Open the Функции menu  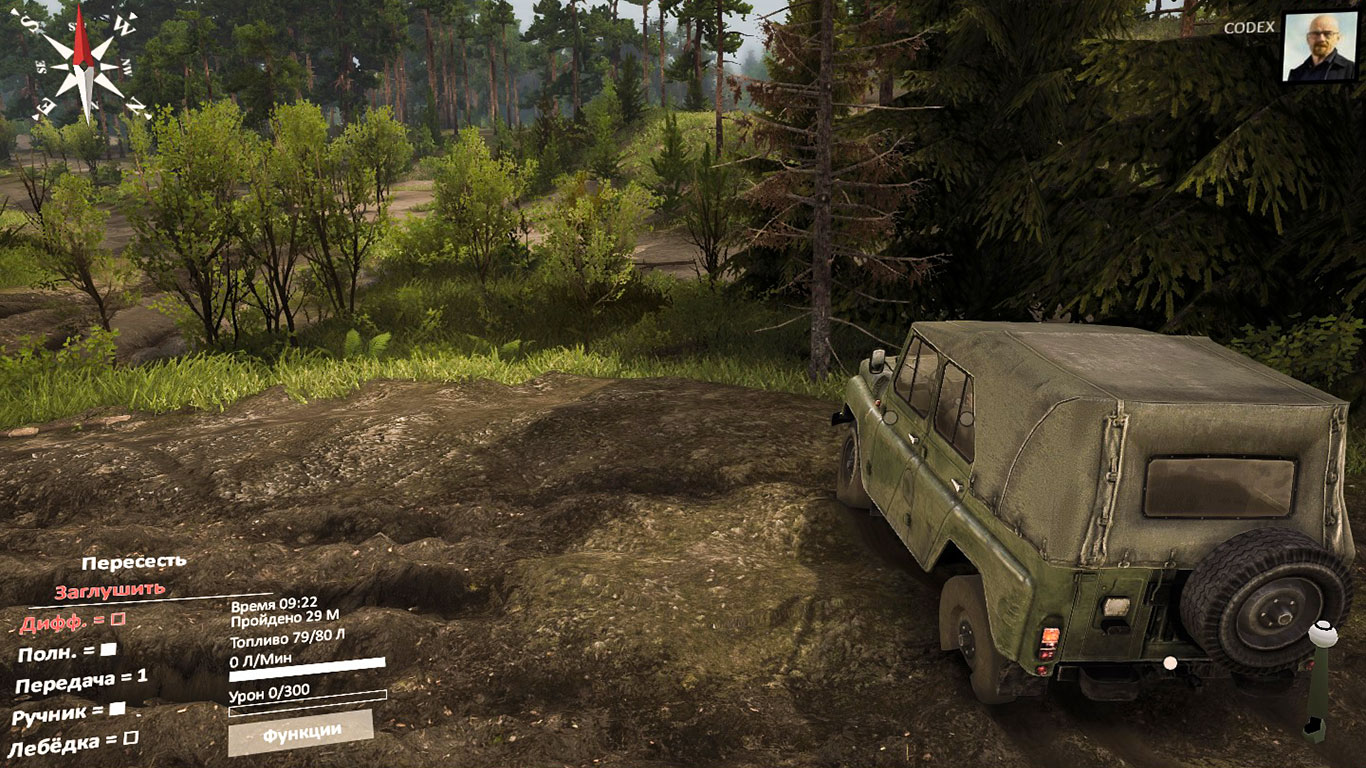pos(301,733)
